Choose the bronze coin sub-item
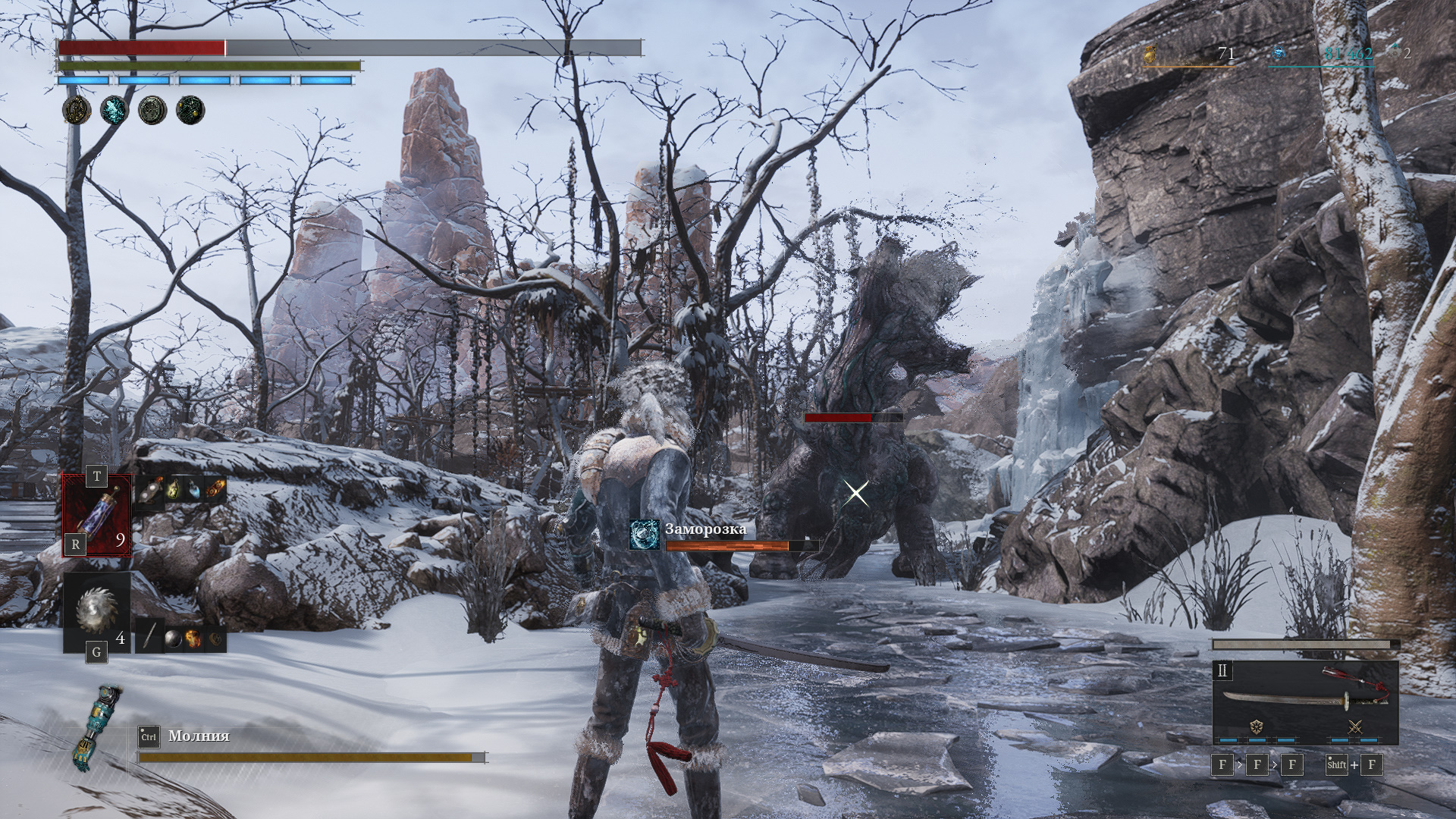 215,638
